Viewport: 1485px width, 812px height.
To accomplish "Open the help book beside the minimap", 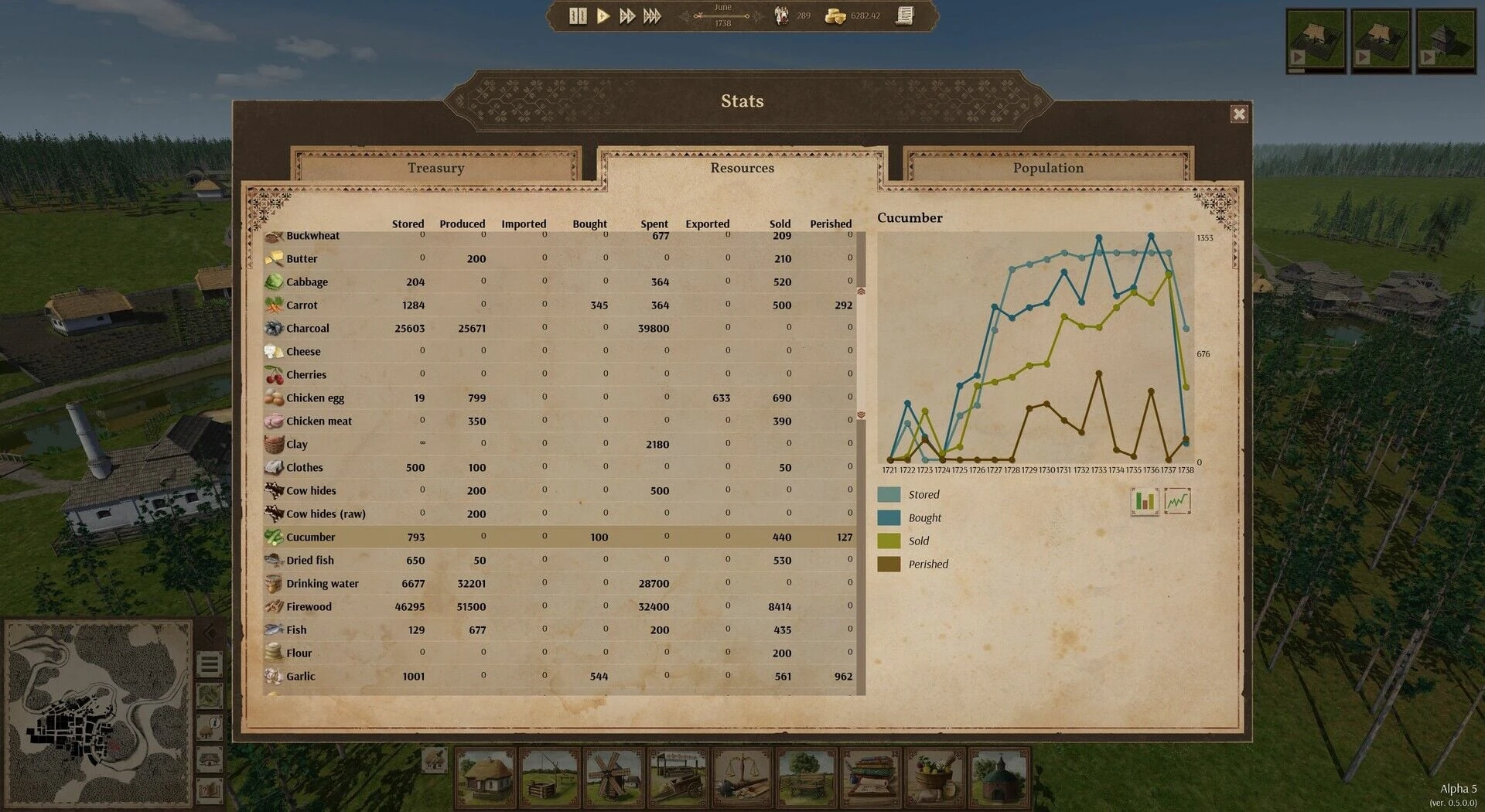I will tap(210, 790).
